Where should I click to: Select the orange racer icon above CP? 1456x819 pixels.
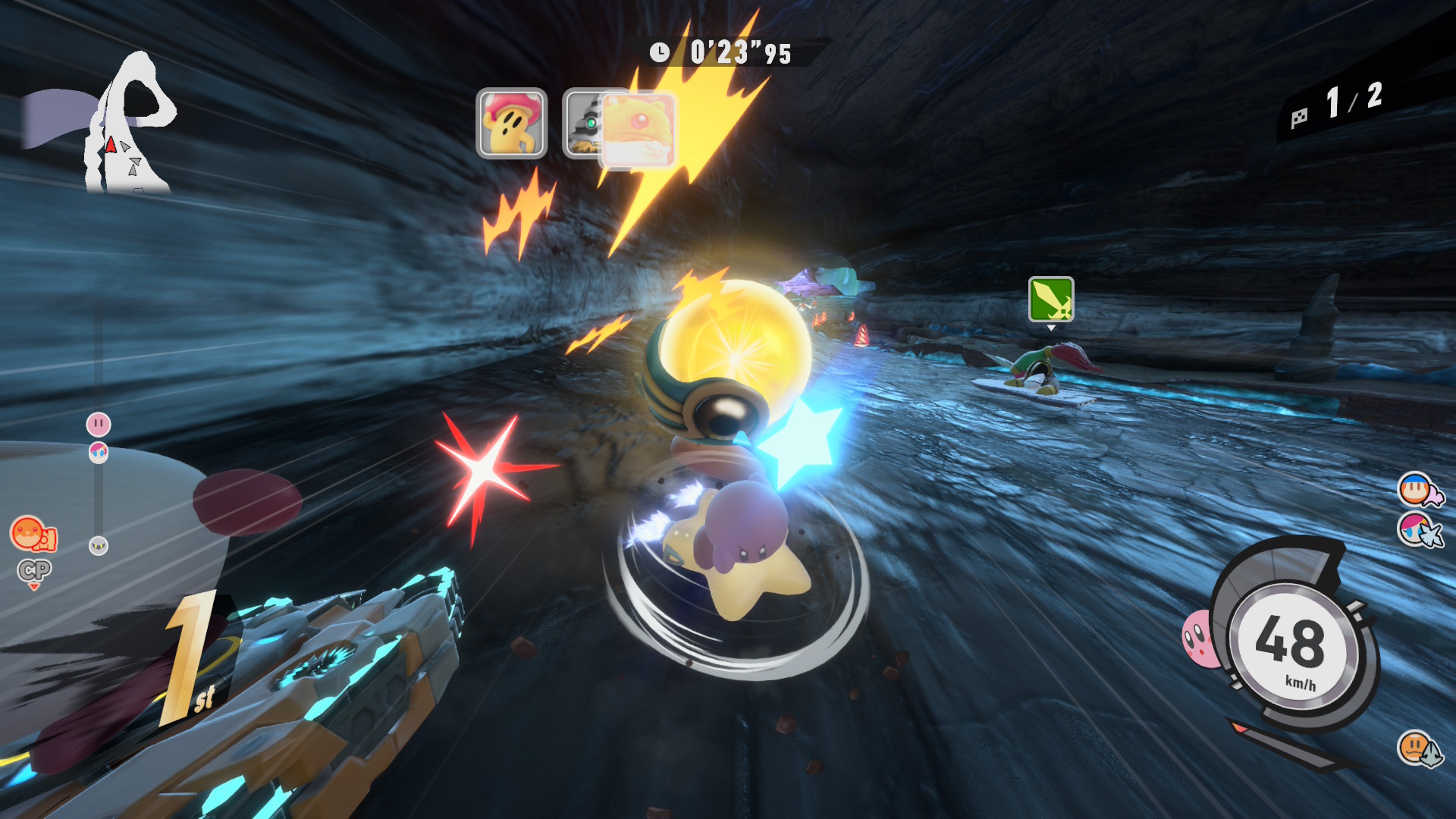pyautogui.click(x=30, y=533)
